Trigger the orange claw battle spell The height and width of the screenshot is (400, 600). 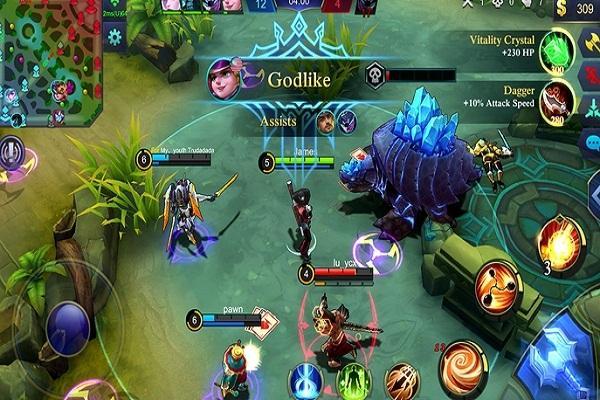(x=401, y=381)
